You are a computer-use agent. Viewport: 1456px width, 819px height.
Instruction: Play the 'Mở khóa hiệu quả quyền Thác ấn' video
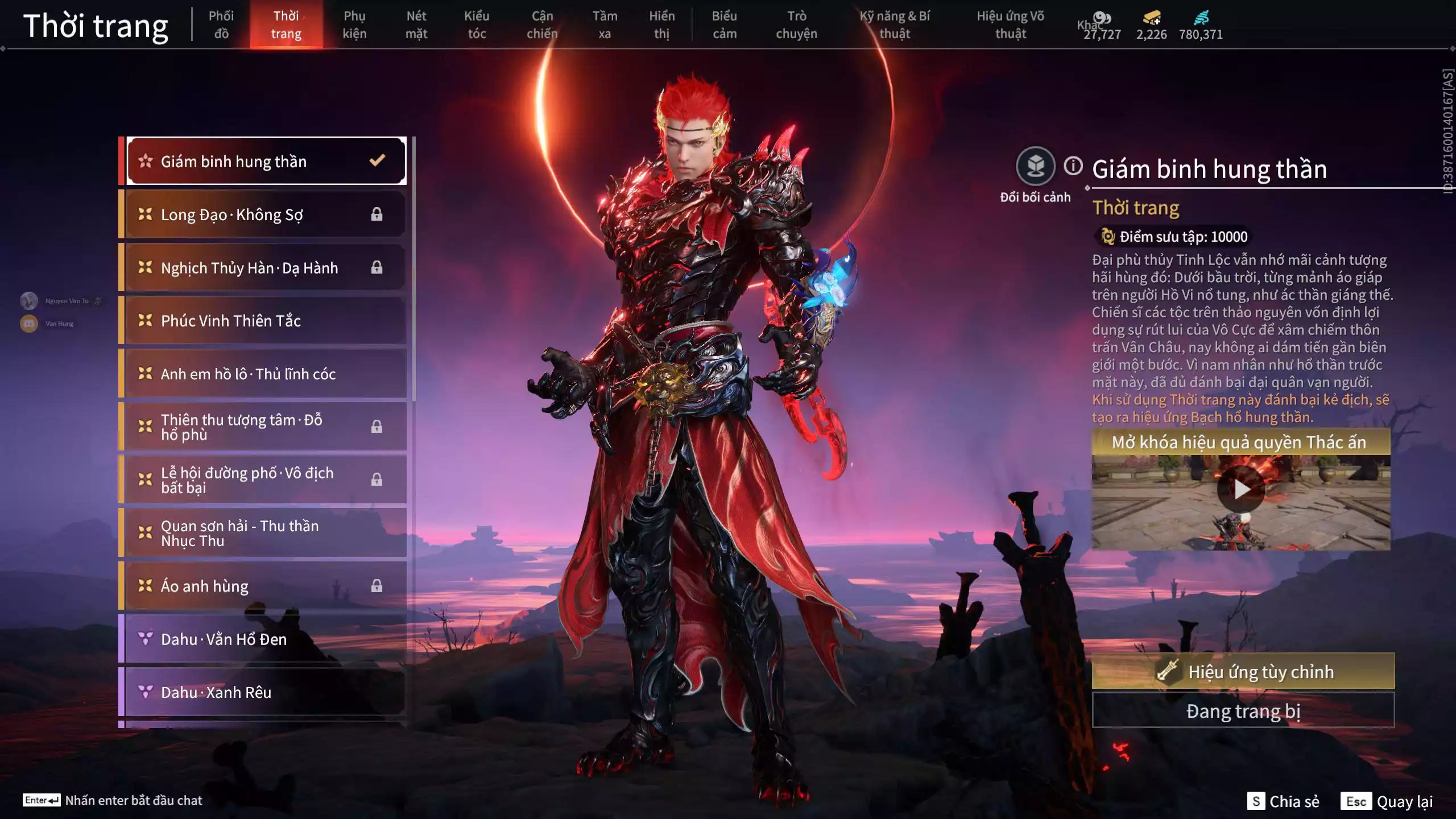pyautogui.click(x=1240, y=488)
